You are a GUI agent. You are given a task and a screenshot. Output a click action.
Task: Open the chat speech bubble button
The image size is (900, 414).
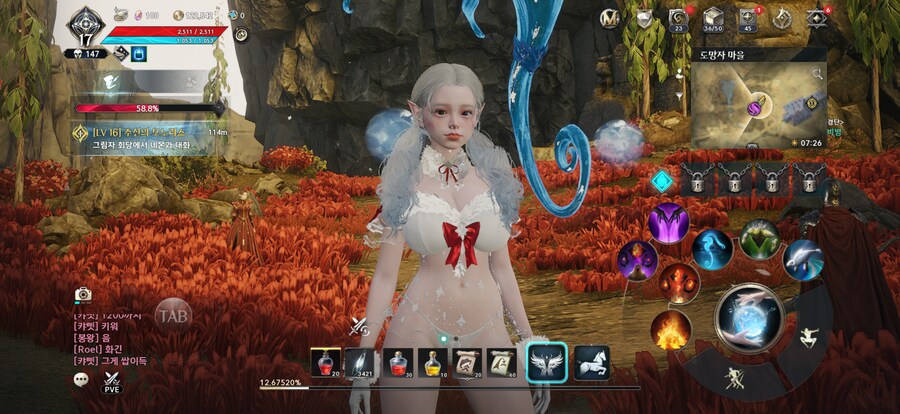click(x=82, y=379)
